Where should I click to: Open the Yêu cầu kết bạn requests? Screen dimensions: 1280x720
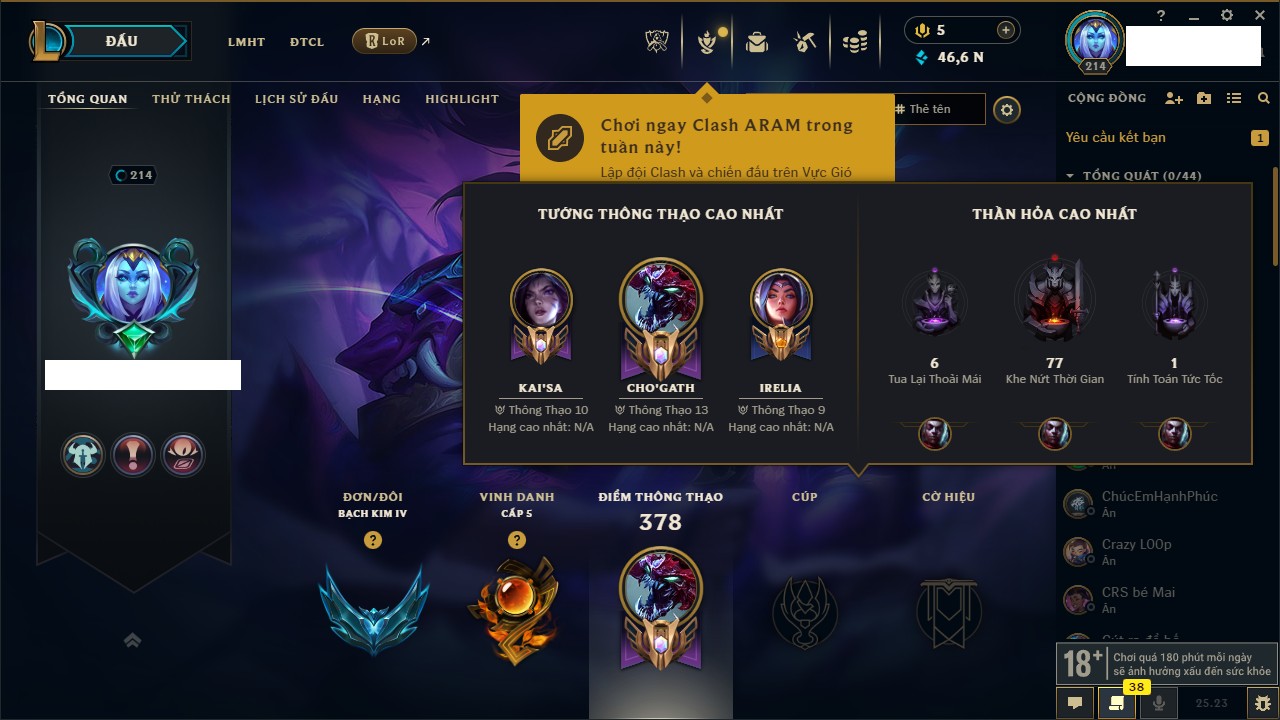[x=1115, y=137]
